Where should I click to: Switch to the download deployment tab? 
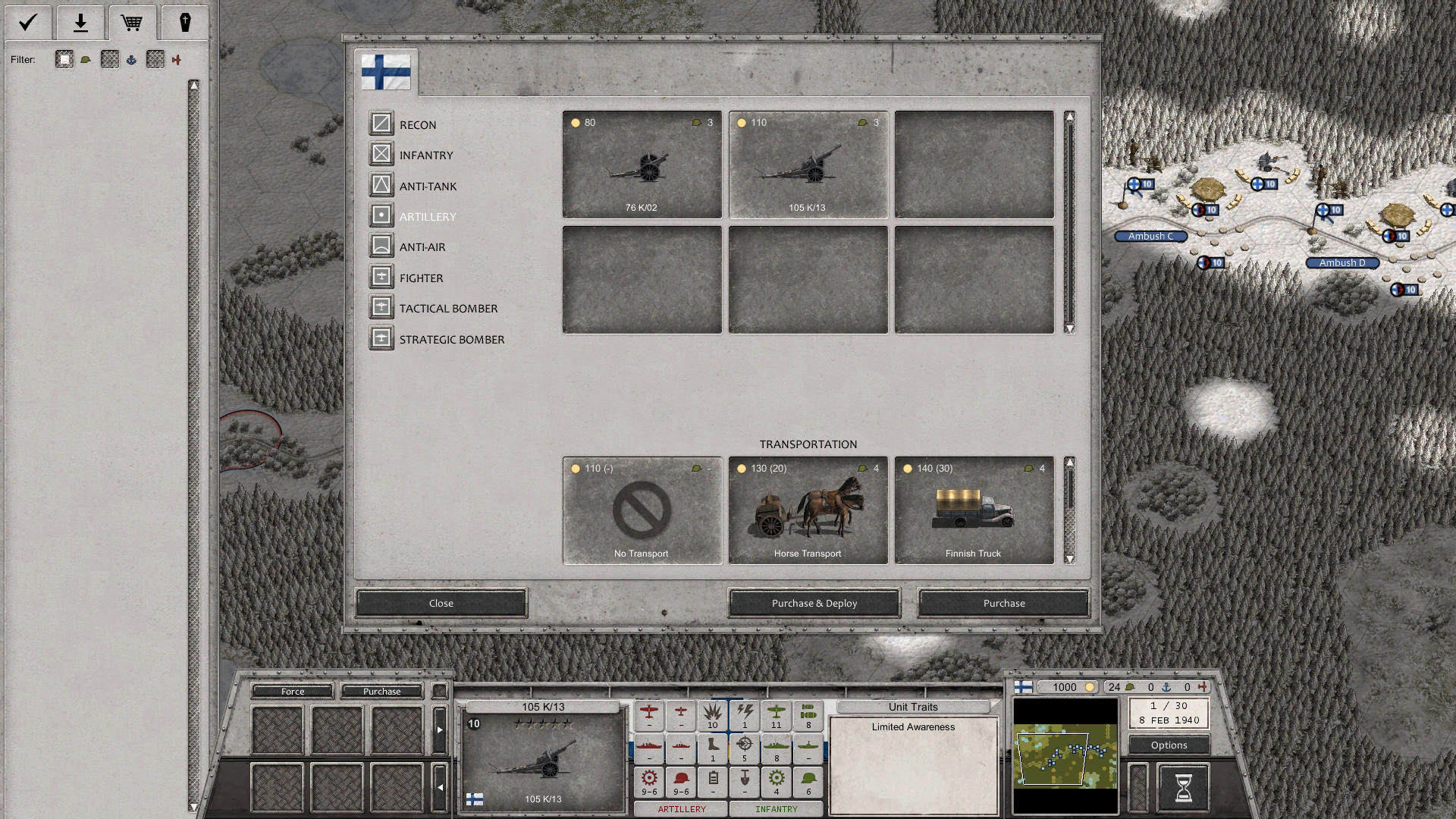[80, 23]
